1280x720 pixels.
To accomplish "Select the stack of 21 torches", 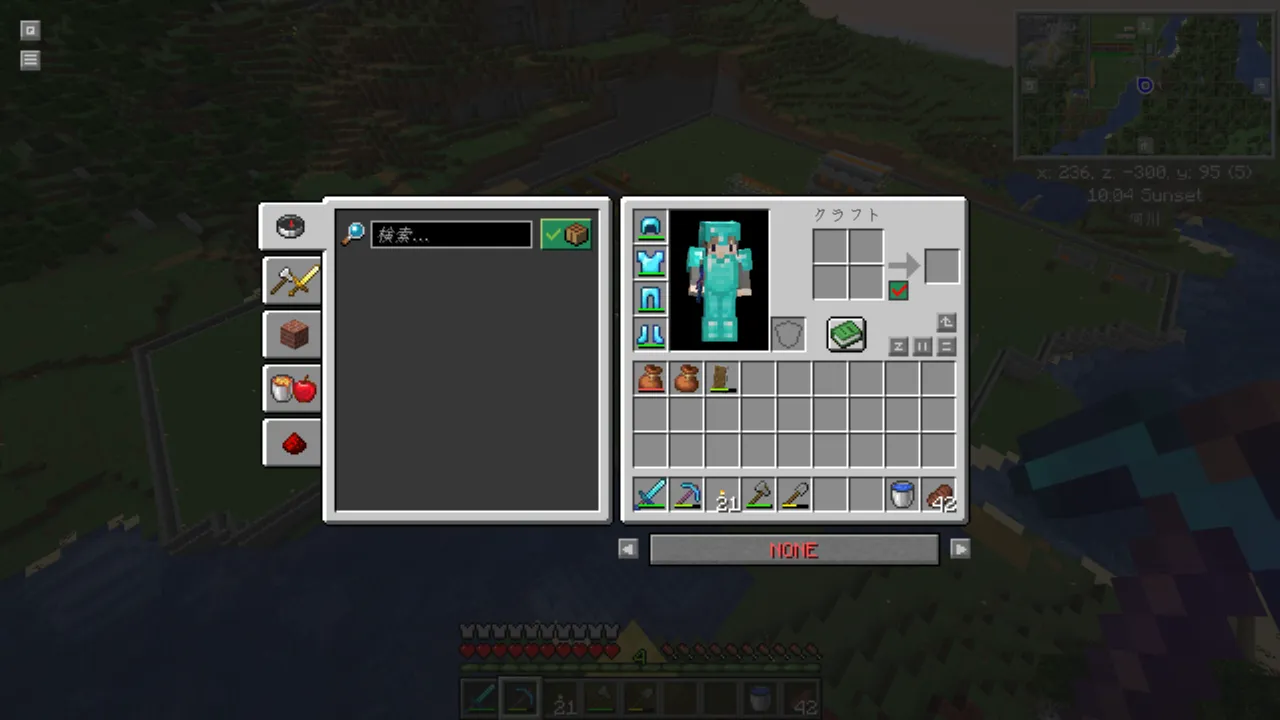I will point(723,494).
